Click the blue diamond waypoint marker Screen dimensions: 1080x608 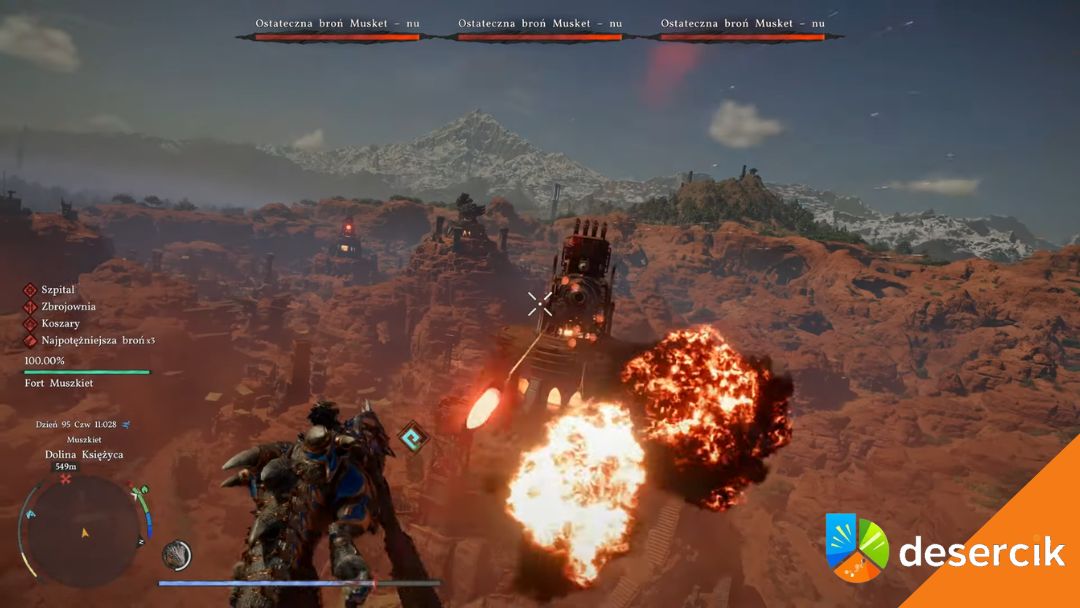click(x=411, y=436)
